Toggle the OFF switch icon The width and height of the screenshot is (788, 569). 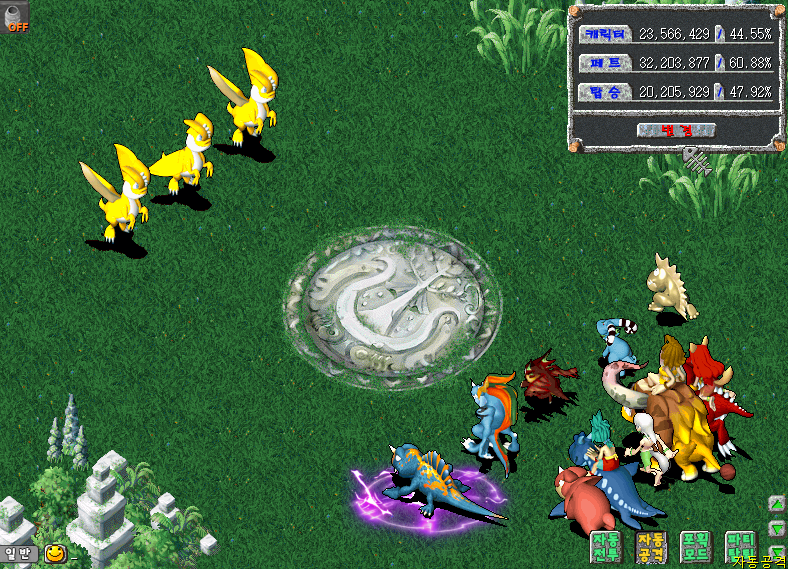[17, 17]
